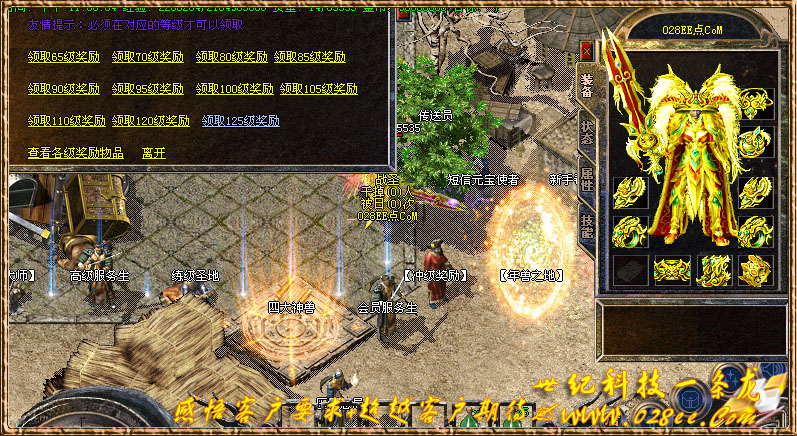Choose the 领取105级奖励 option
Image resolution: width=797 pixels, height=436 pixels.
pos(319,89)
